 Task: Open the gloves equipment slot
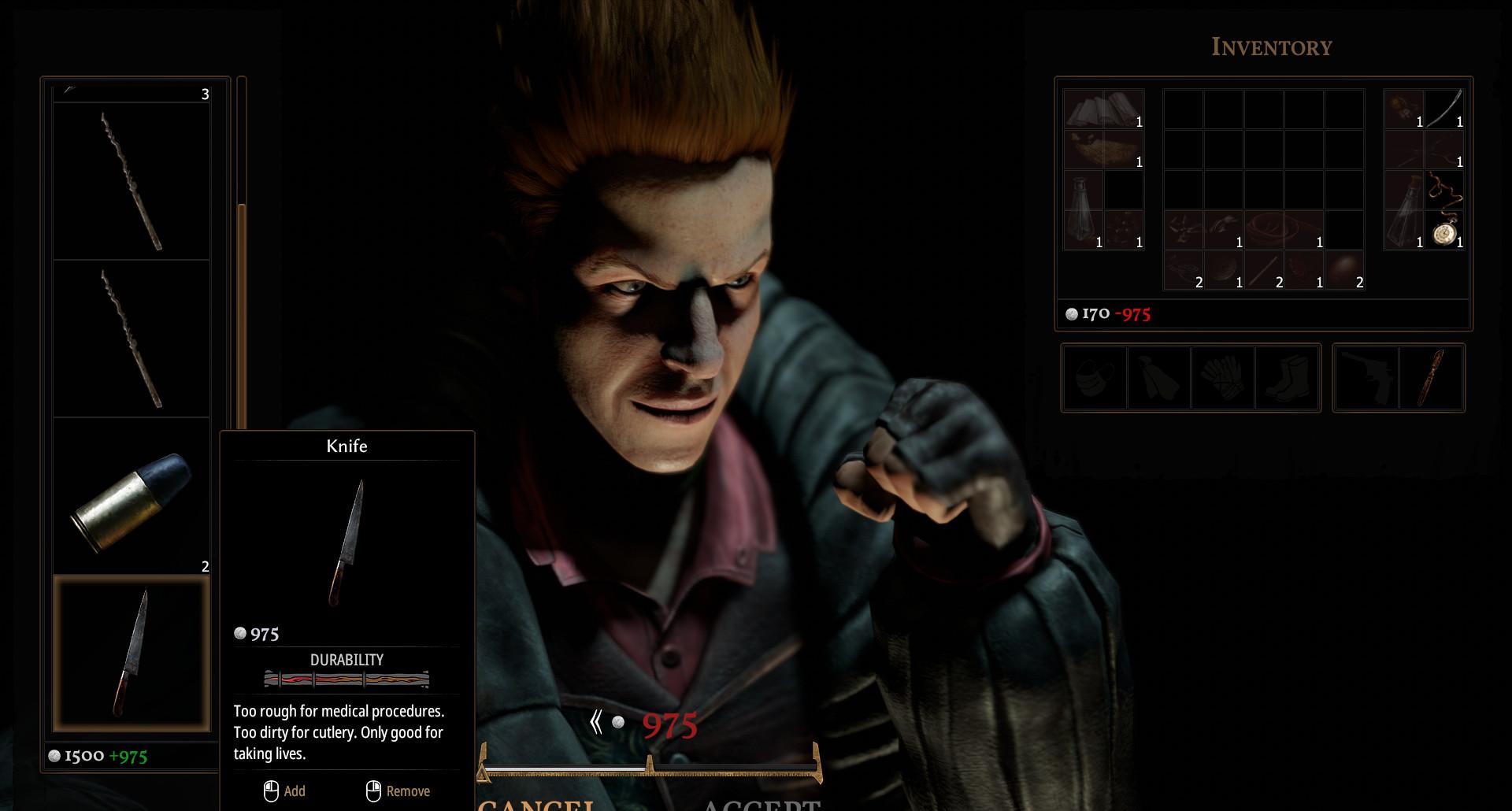pyautogui.click(x=1223, y=378)
